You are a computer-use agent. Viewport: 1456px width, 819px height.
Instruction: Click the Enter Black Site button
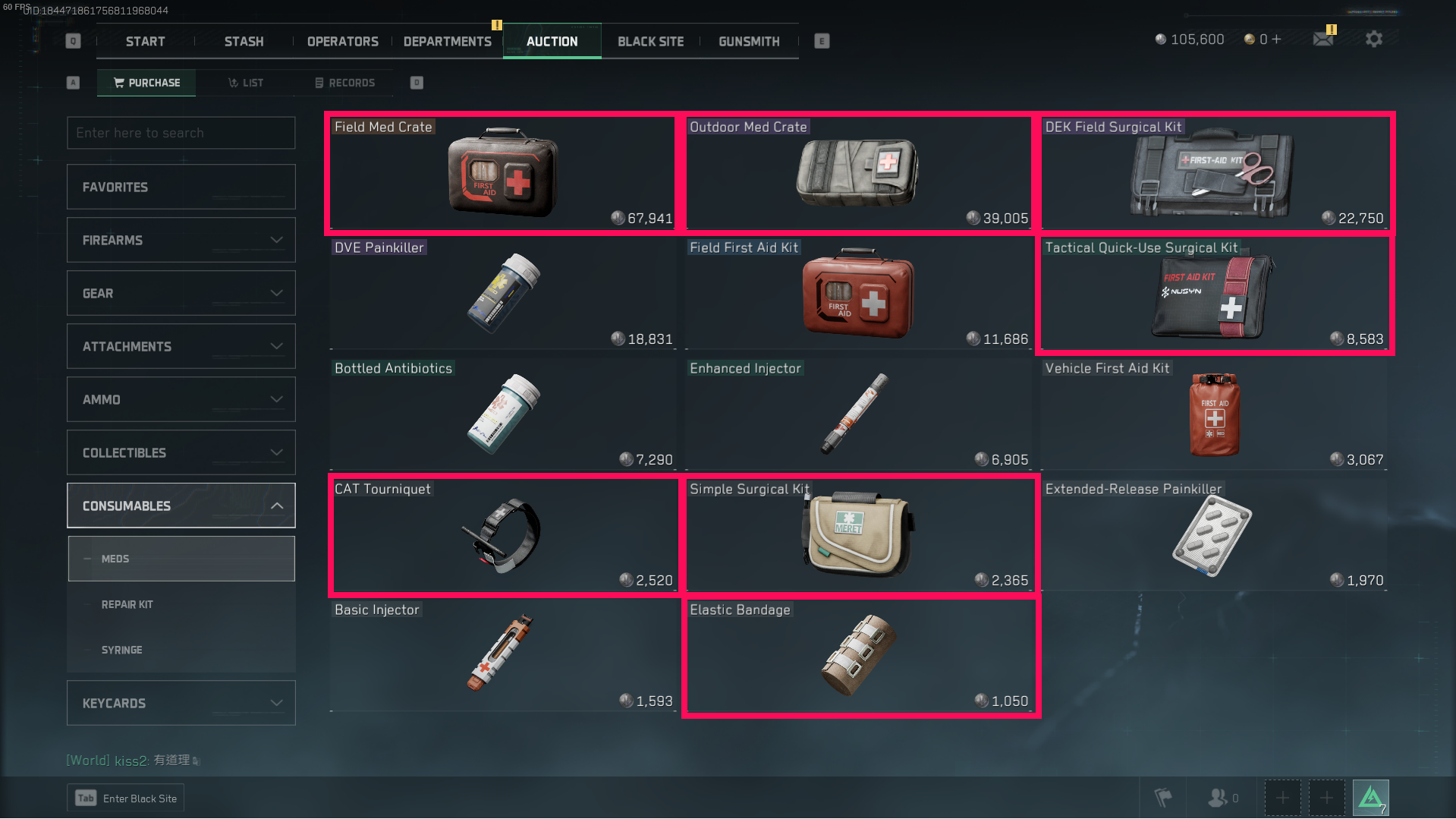tap(125, 798)
